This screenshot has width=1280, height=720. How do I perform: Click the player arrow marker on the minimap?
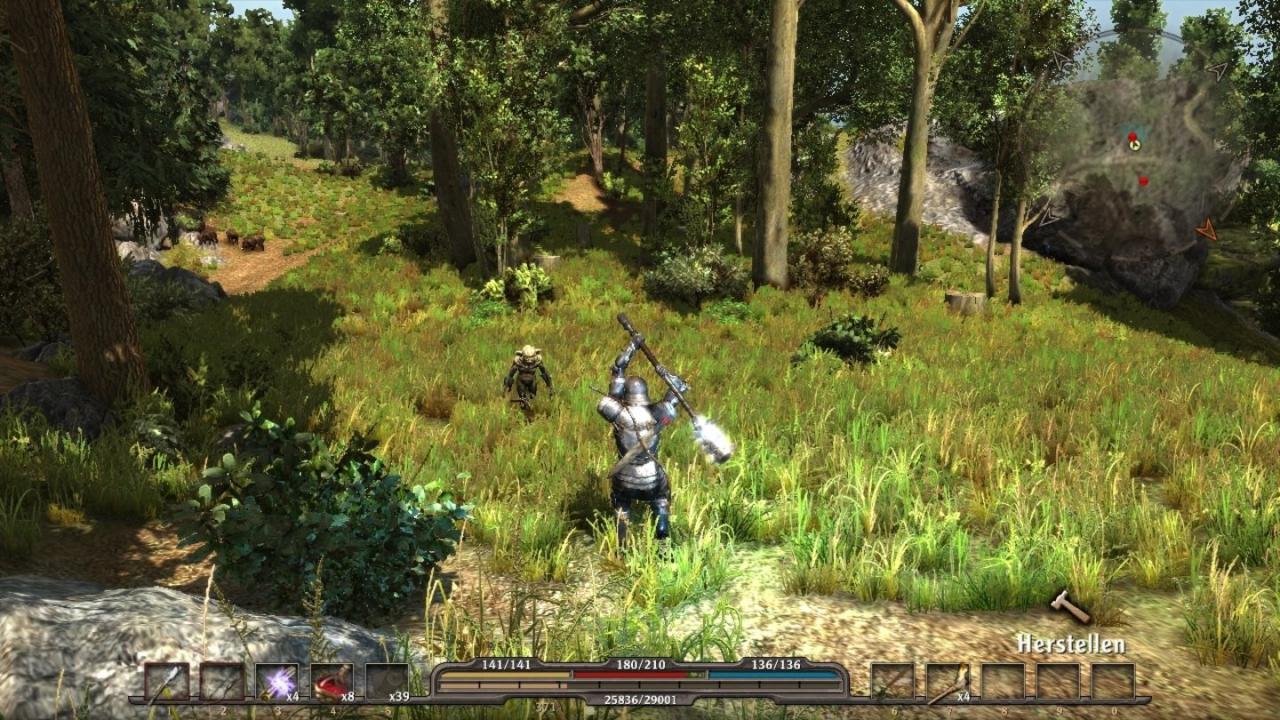1135,145
